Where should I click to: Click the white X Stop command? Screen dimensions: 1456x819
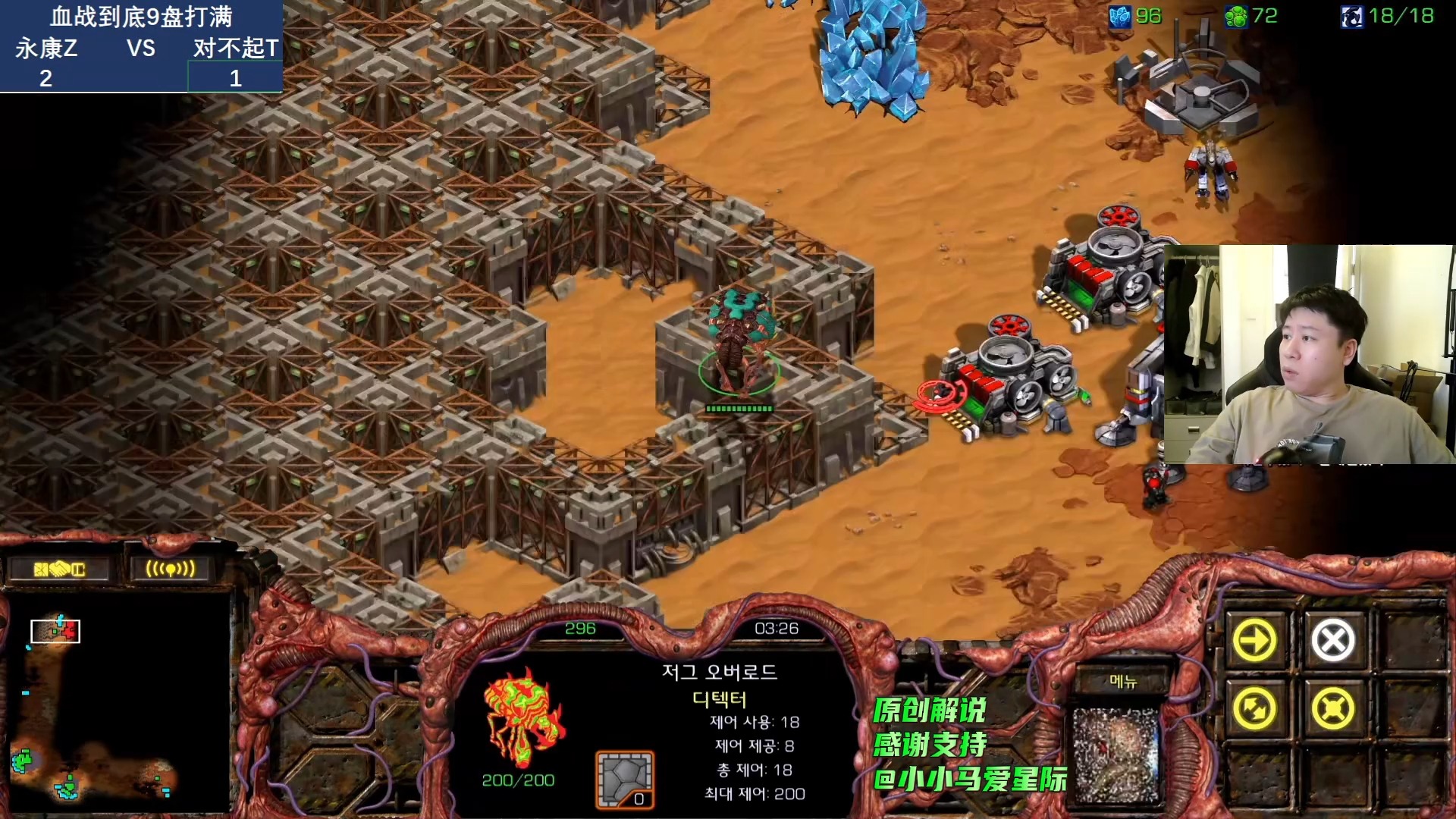pos(1332,641)
